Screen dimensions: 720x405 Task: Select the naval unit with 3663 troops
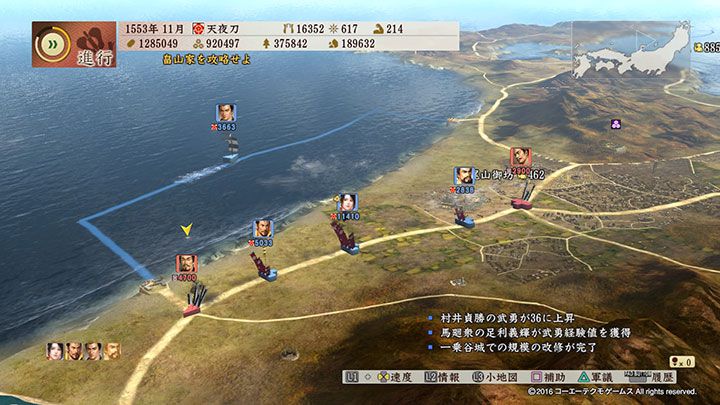pos(226,113)
